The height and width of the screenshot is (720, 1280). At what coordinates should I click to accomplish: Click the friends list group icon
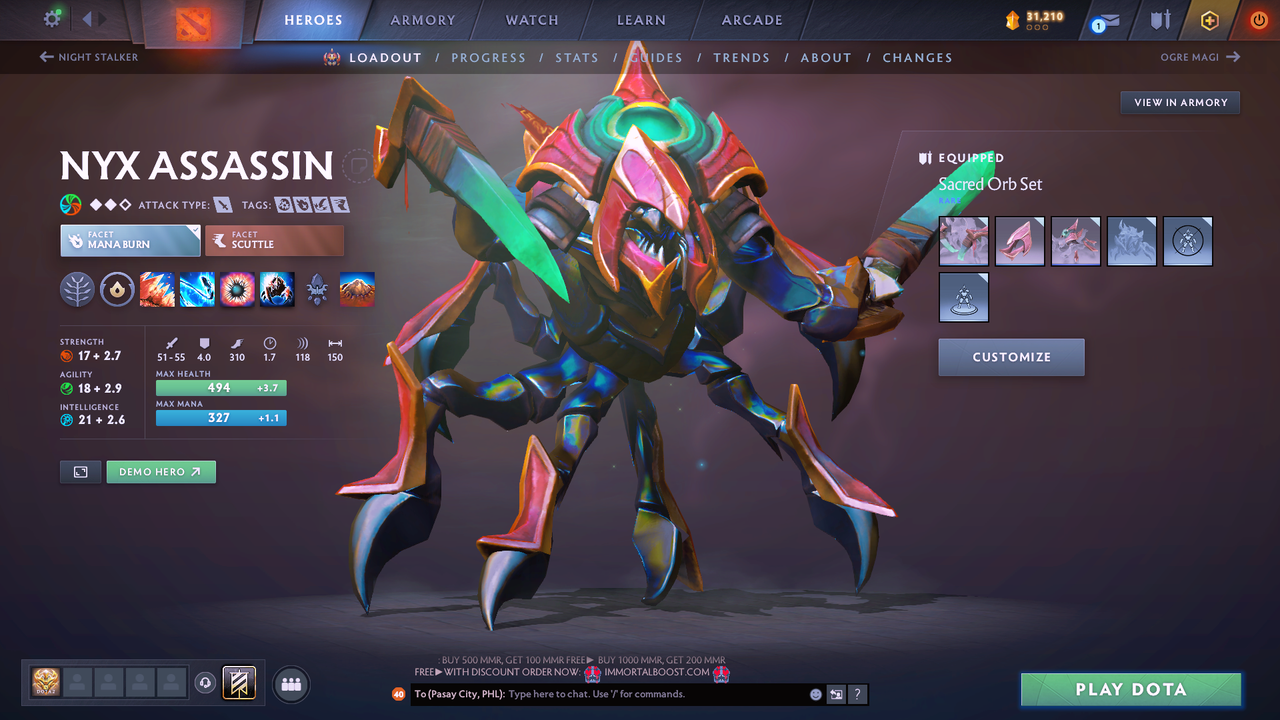pos(290,684)
